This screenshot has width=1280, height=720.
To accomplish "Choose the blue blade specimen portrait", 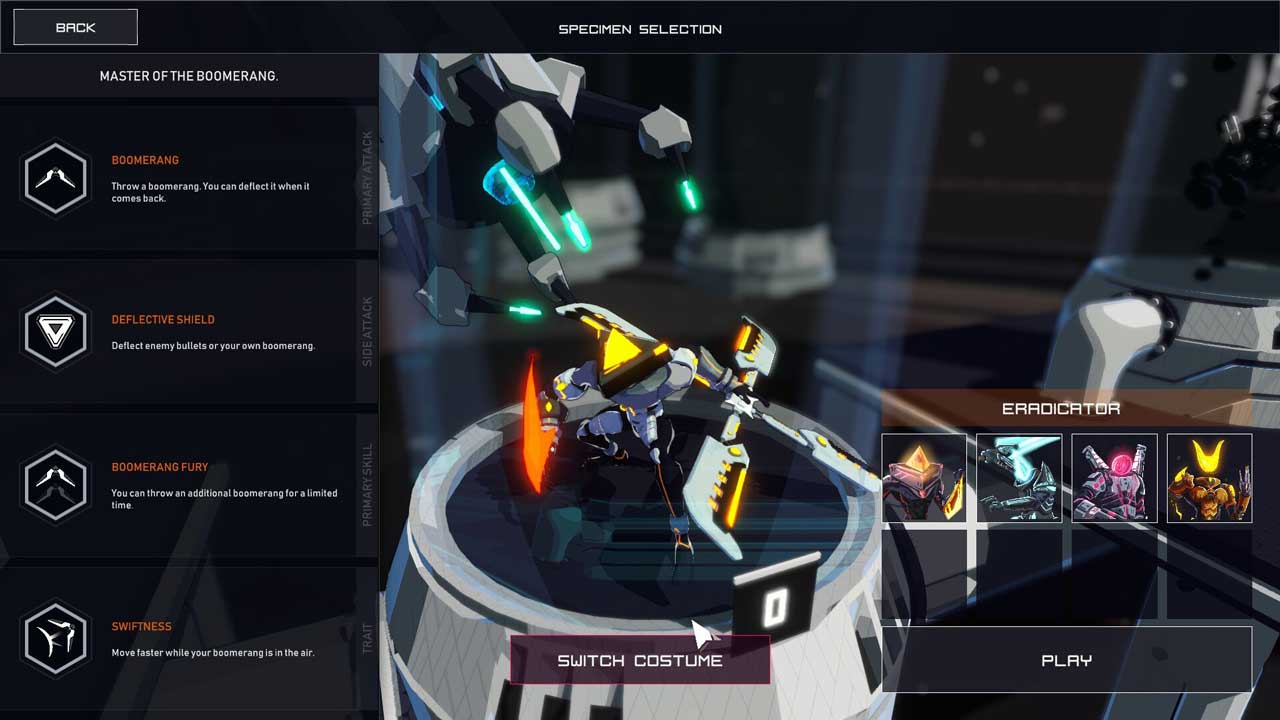I will coord(1019,478).
